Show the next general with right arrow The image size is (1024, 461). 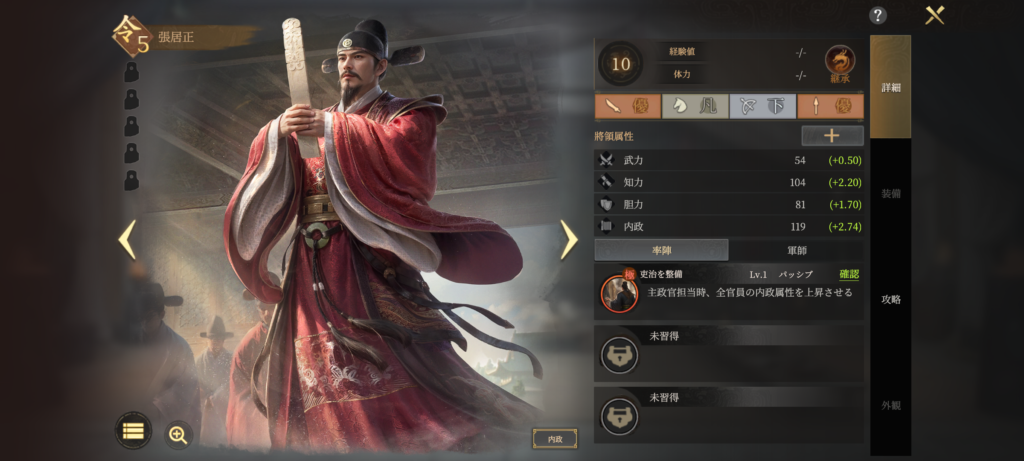click(568, 239)
